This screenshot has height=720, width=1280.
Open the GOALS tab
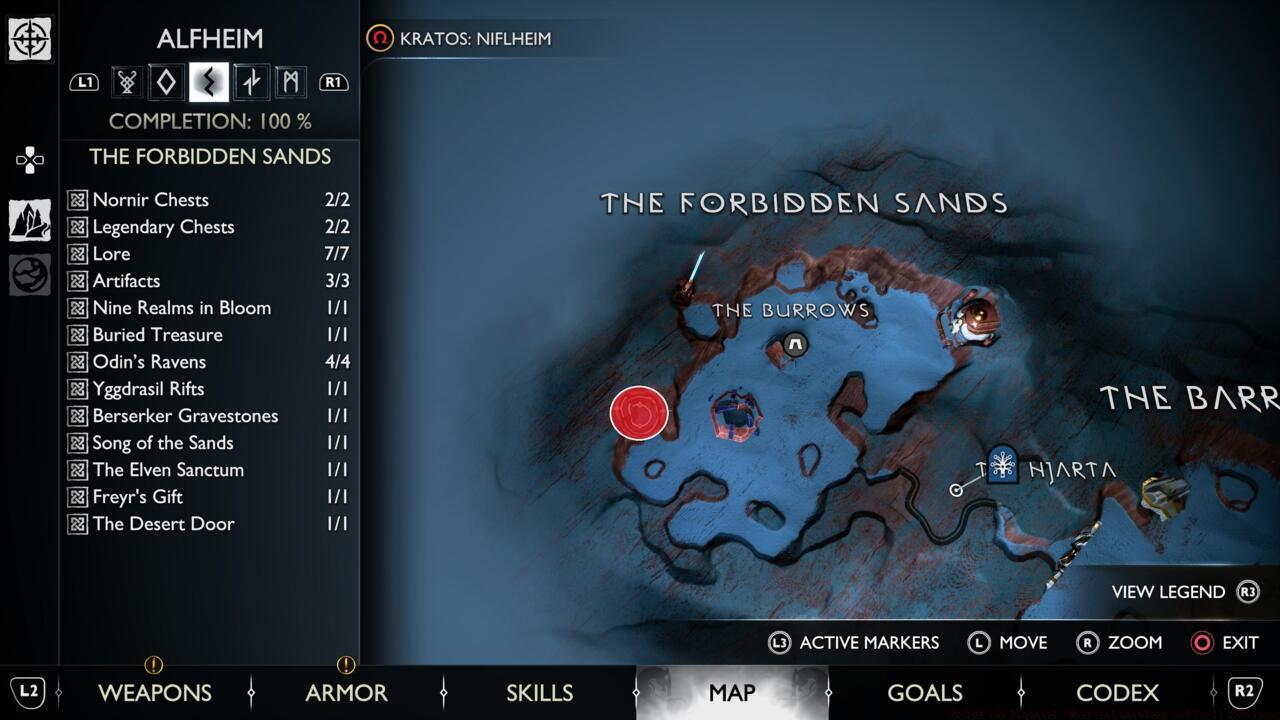pyautogui.click(x=925, y=692)
